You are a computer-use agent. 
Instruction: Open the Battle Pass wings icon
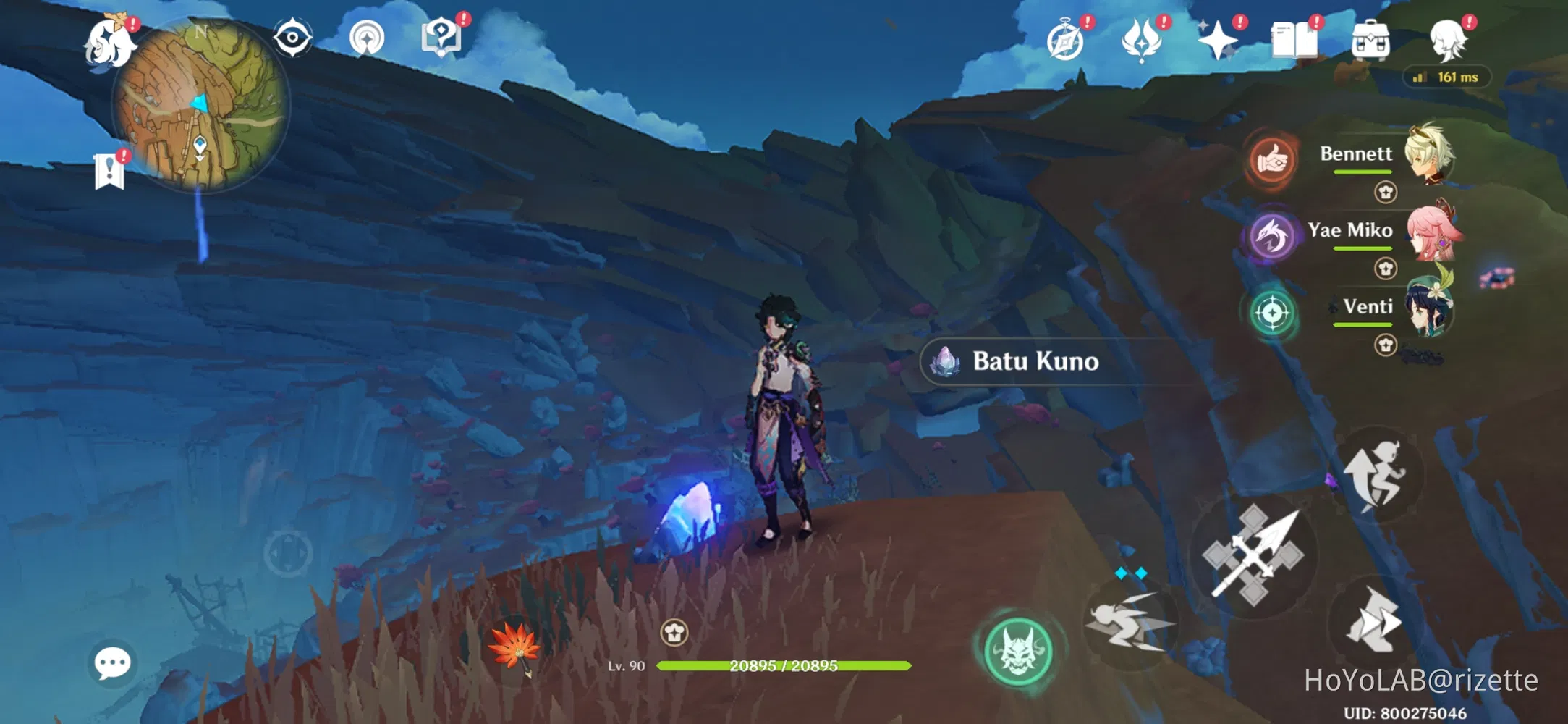[x=1139, y=41]
